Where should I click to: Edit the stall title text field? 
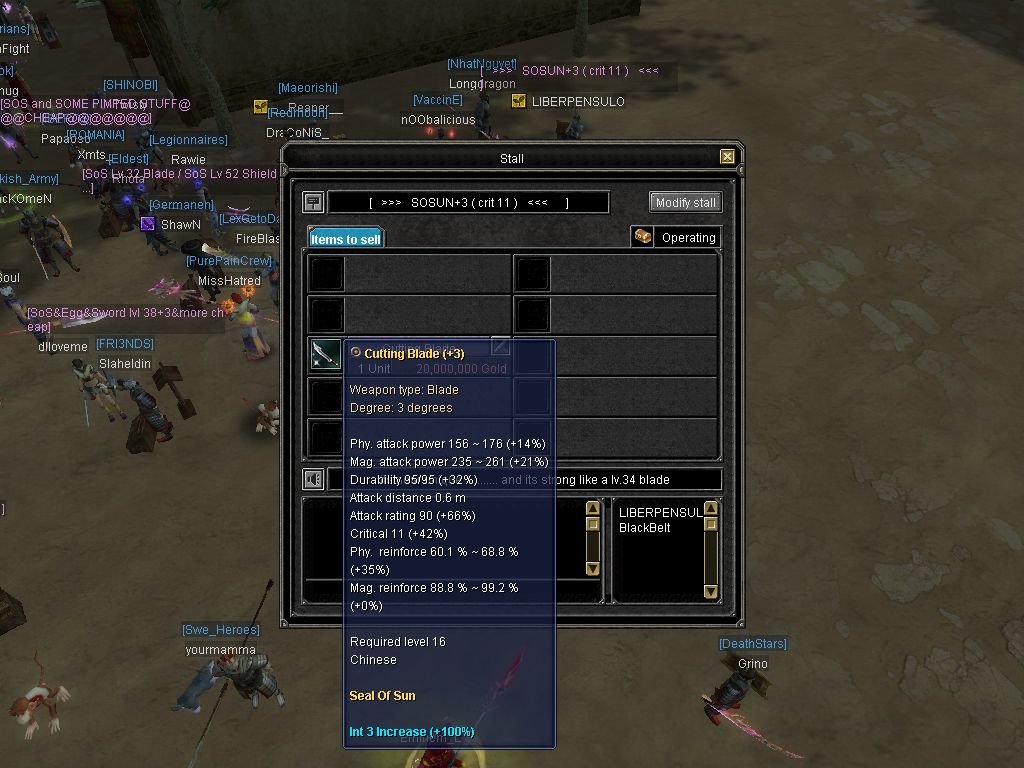tap(468, 202)
